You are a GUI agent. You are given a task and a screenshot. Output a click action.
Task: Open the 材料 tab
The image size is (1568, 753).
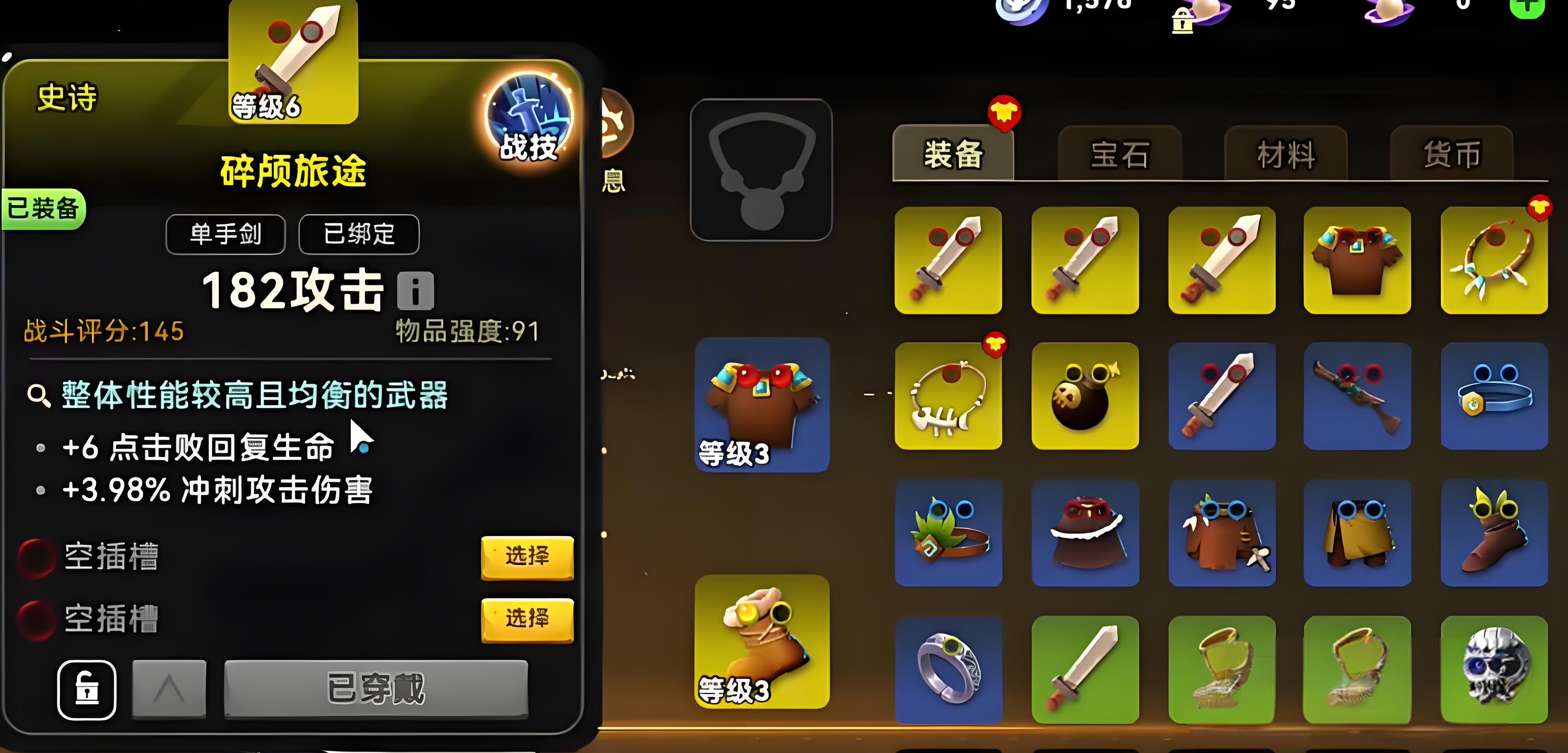coord(1286,154)
